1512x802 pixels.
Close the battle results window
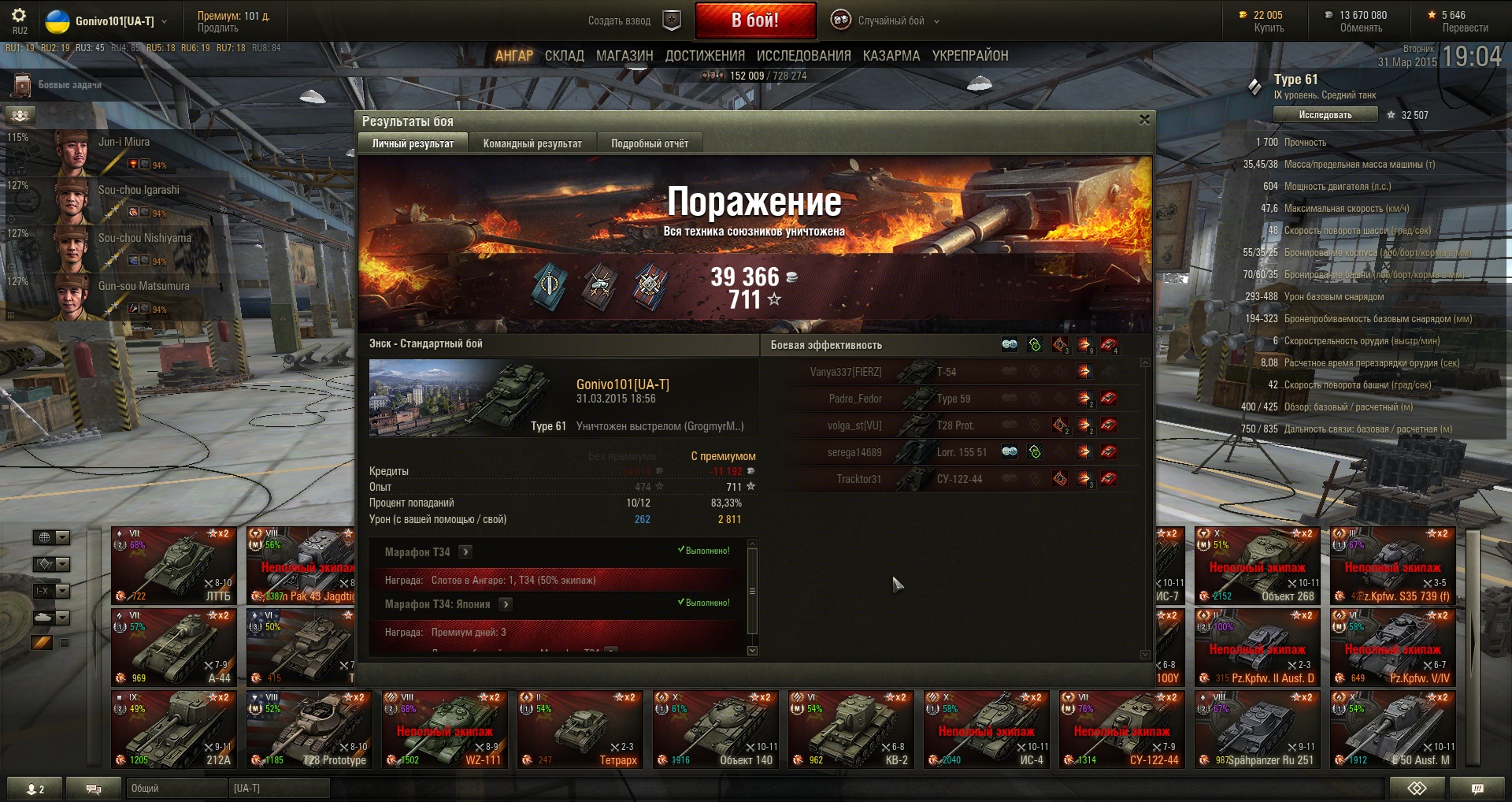point(1144,120)
